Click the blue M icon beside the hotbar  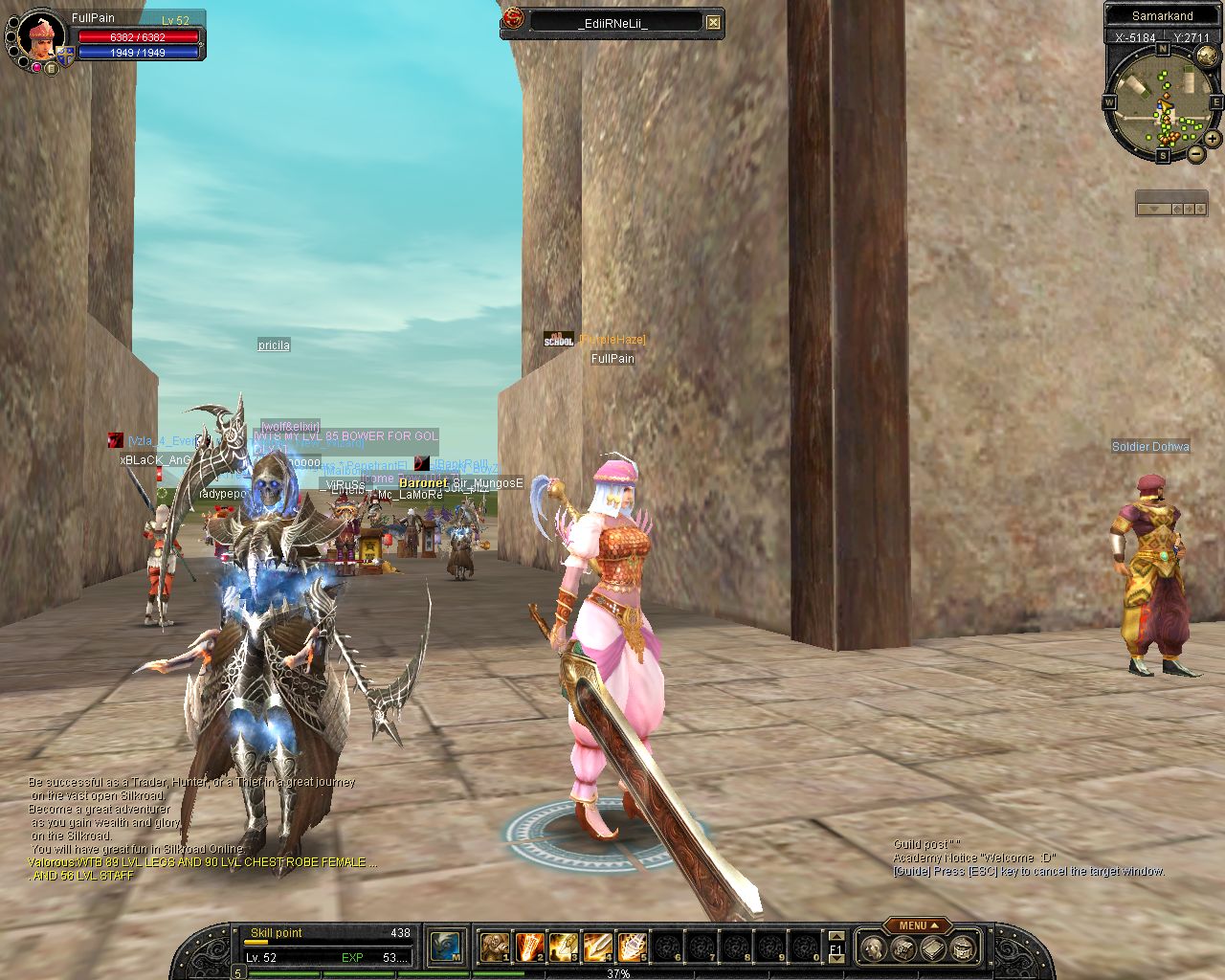click(446, 947)
